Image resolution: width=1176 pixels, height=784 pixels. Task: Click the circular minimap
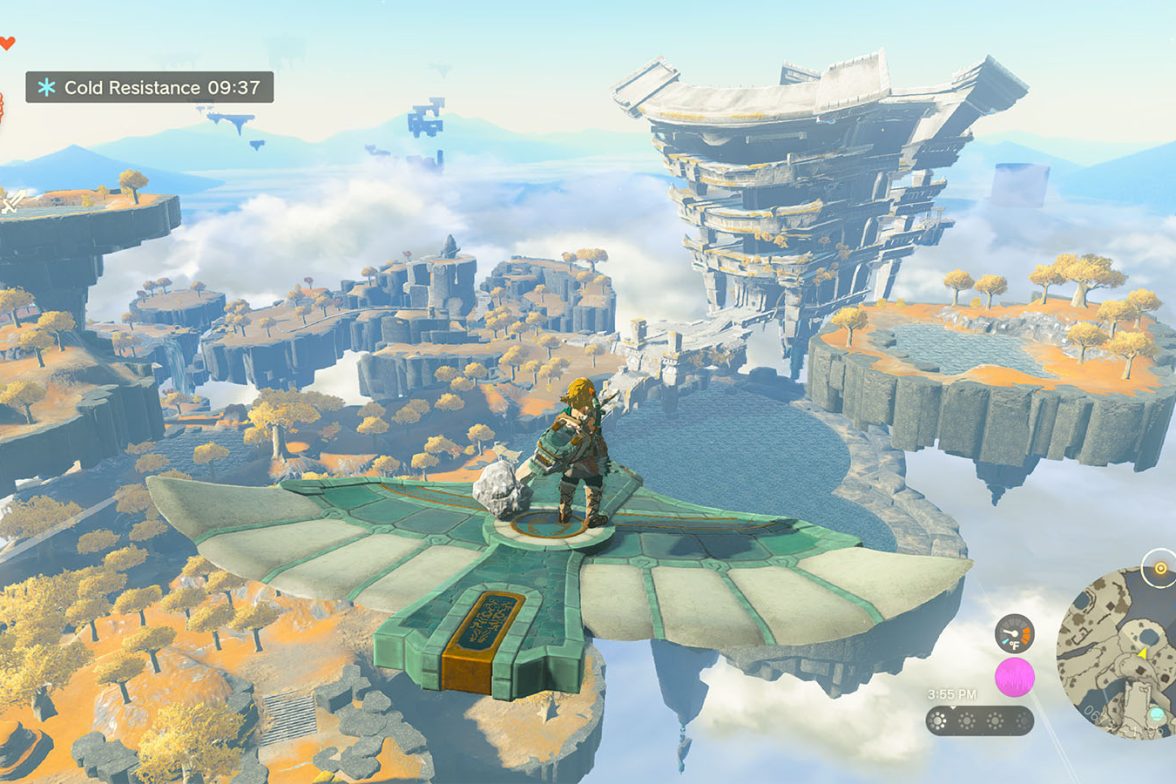point(1120,650)
